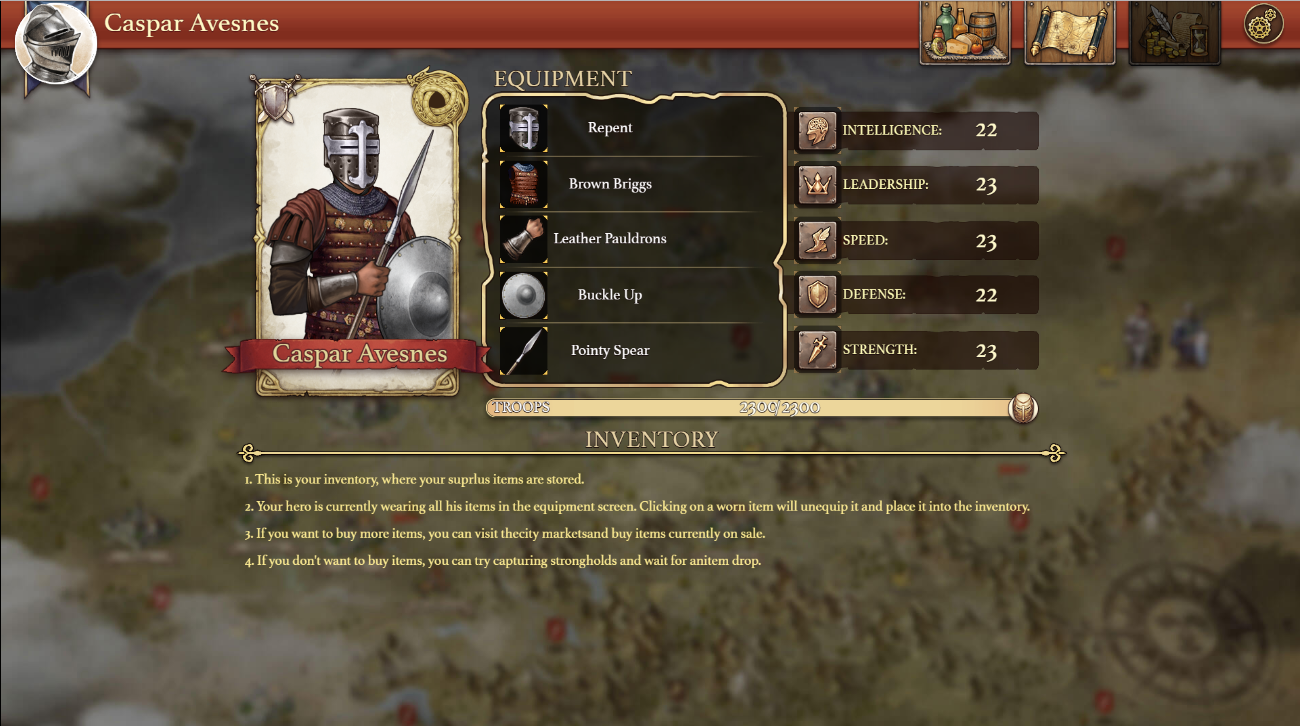Screen dimensions: 1300x726
Task: Unequip the Repent helmet
Action: click(524, 129)
